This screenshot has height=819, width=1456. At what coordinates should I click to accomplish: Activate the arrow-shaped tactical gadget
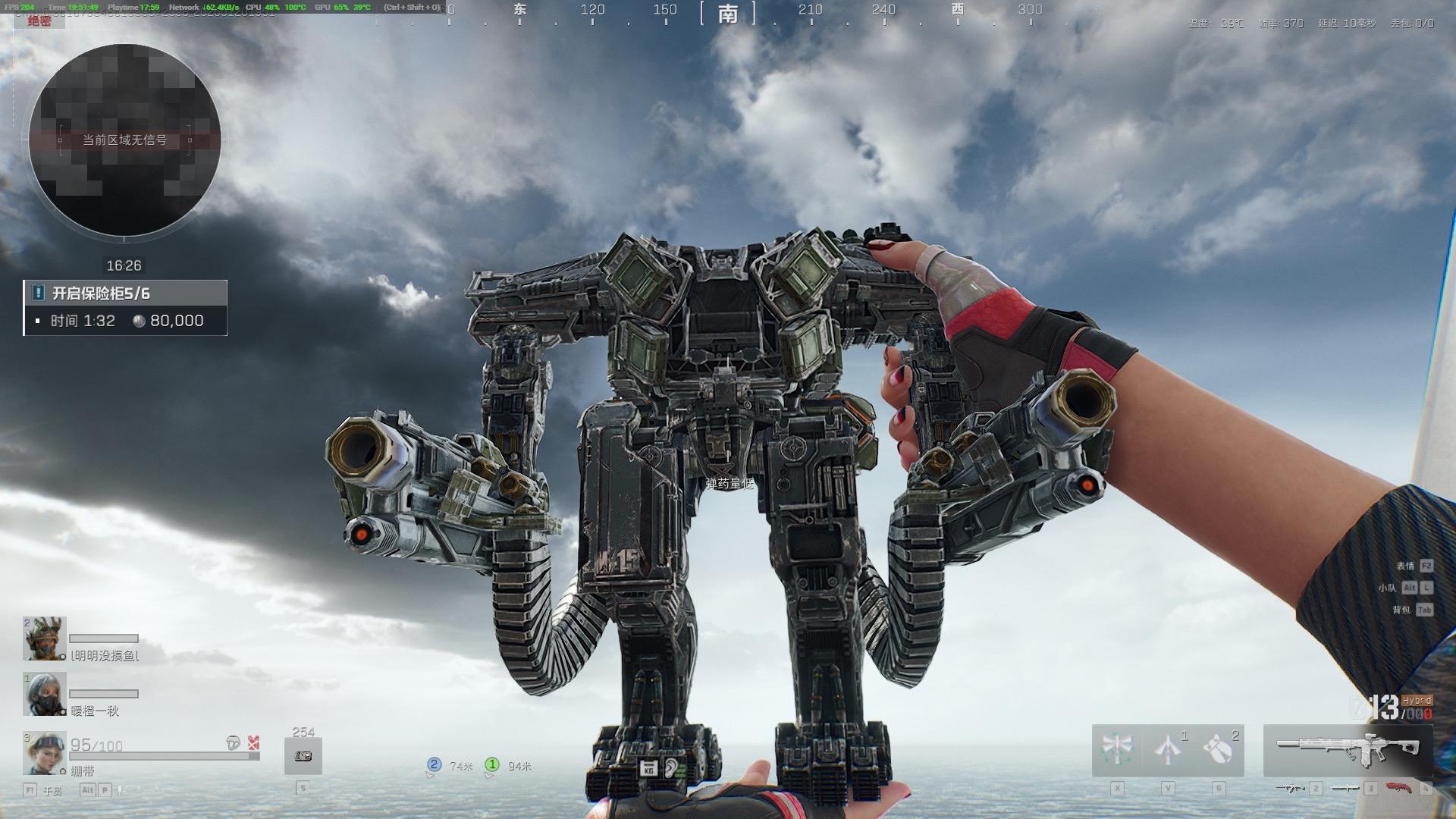[1168, 750]
